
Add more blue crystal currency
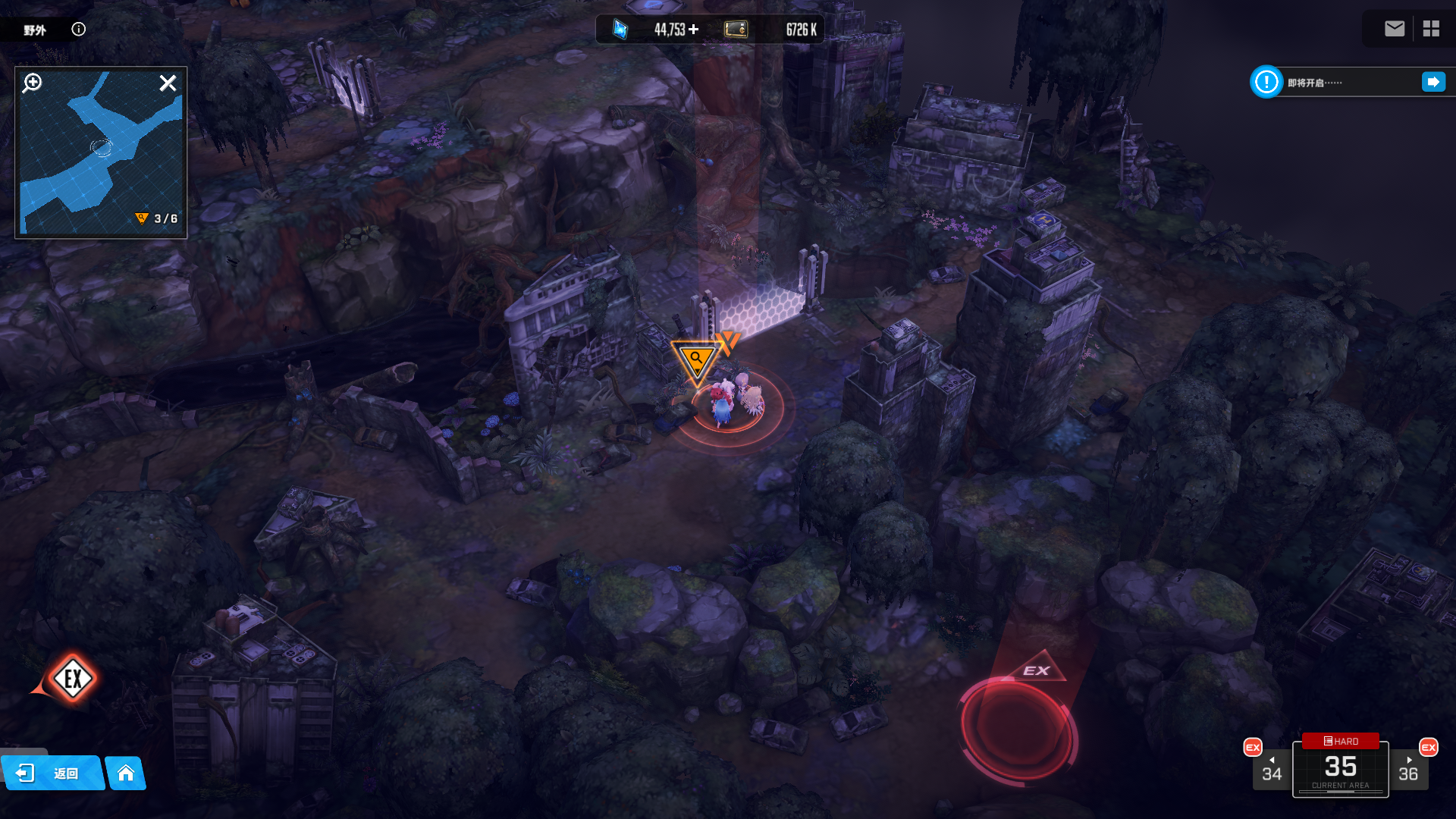[x=694, y=30]
